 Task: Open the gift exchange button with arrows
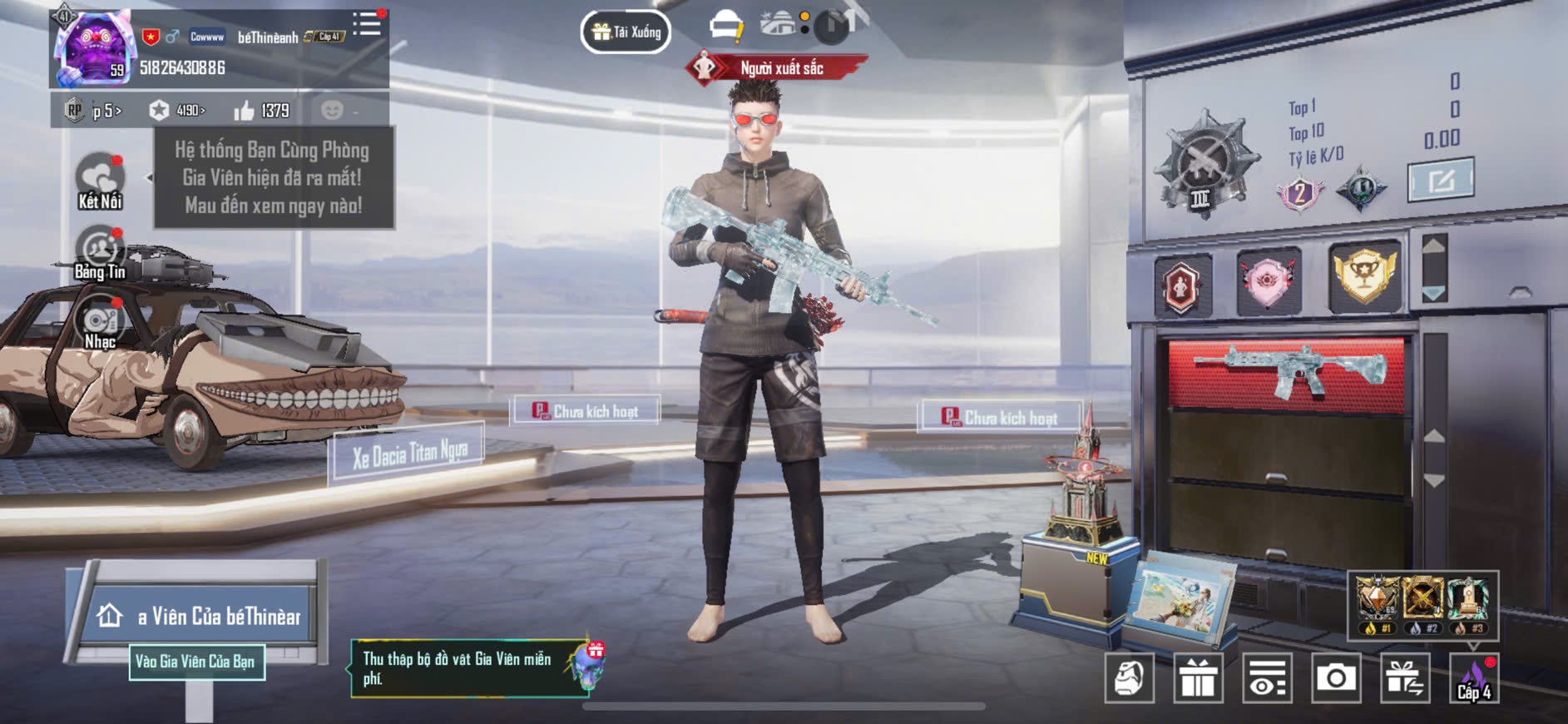(x=1404, y=678)
